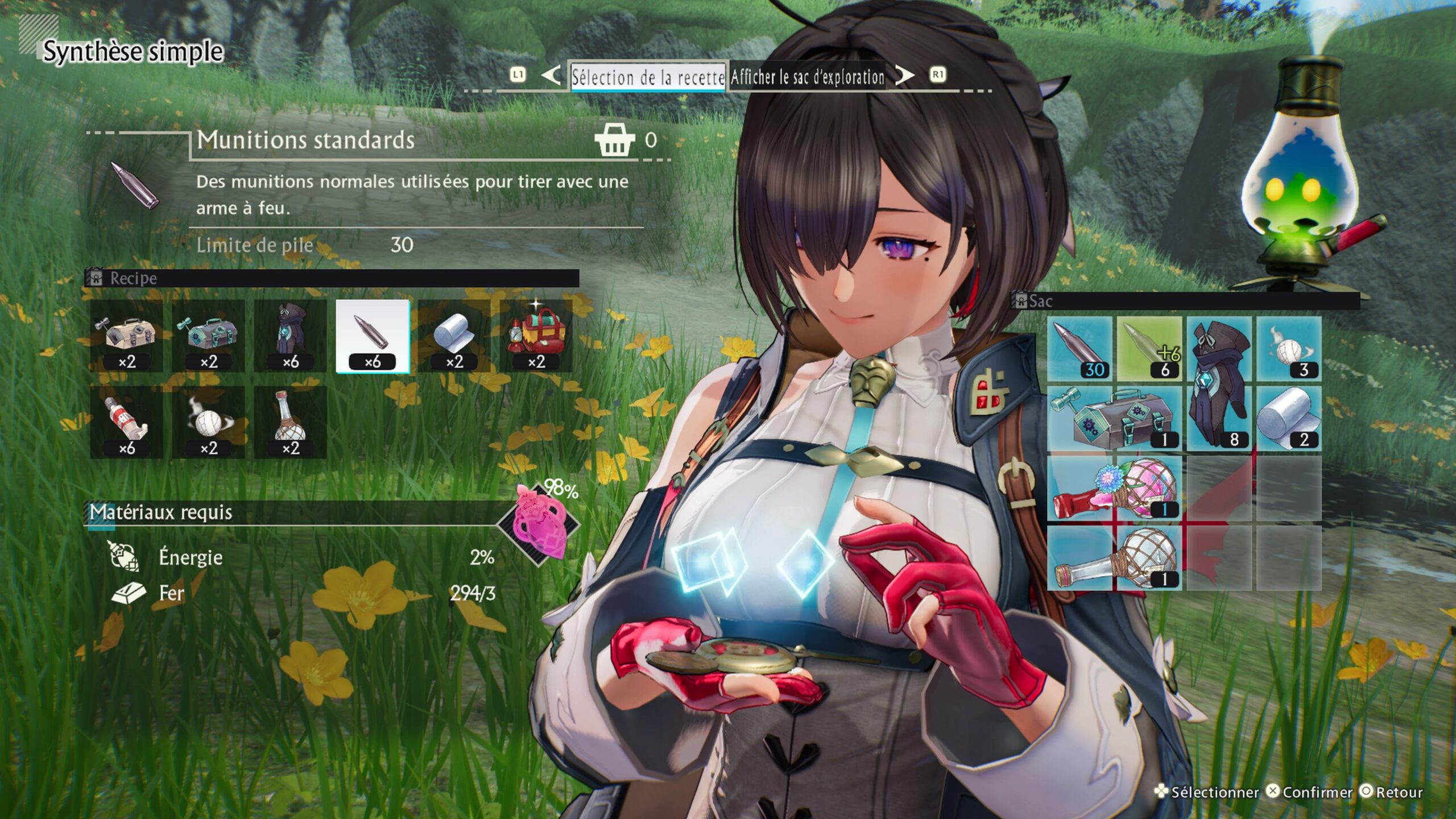This screenshot has height=819, width=1456.
Task: Pick the smoke ball recipe marked ×2
Action: click(208, 423)
